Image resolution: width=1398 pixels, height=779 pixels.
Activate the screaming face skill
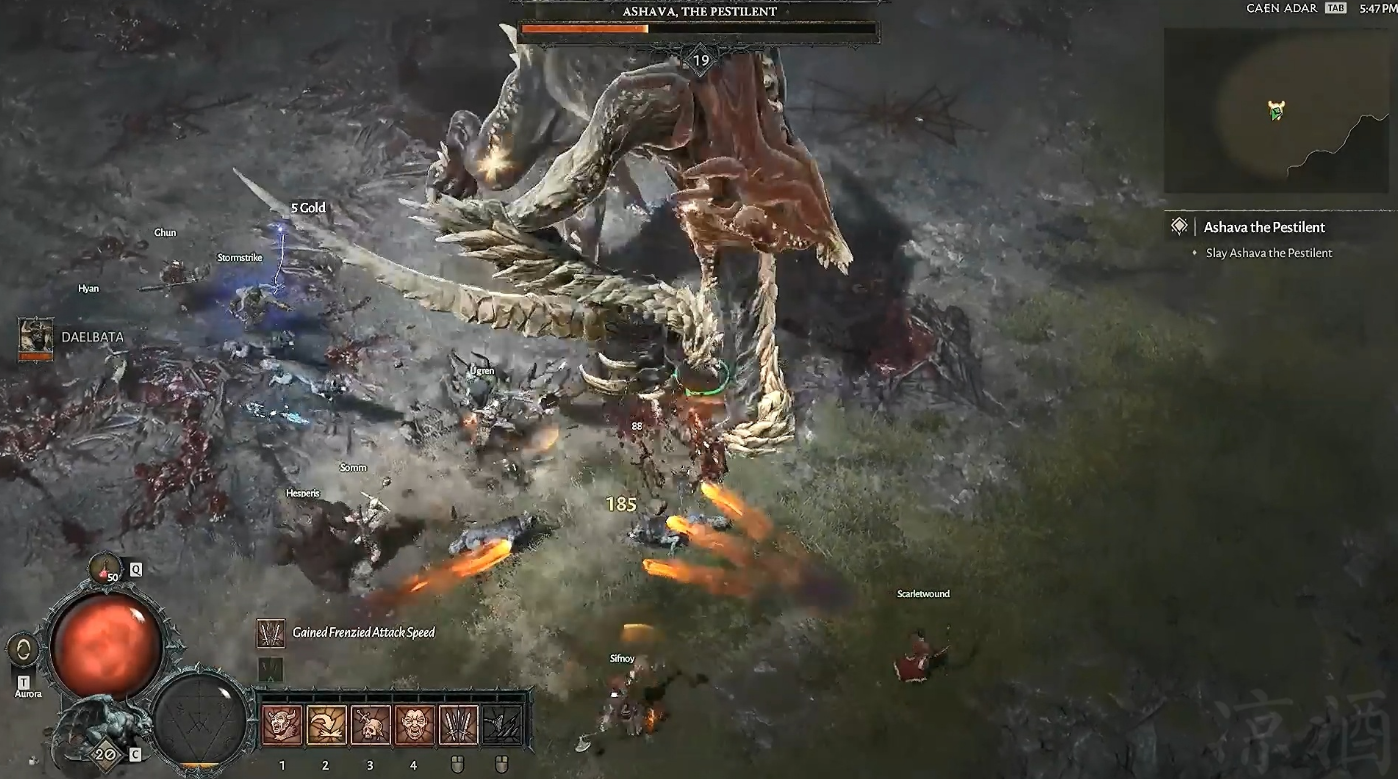(x=414, y=725)
